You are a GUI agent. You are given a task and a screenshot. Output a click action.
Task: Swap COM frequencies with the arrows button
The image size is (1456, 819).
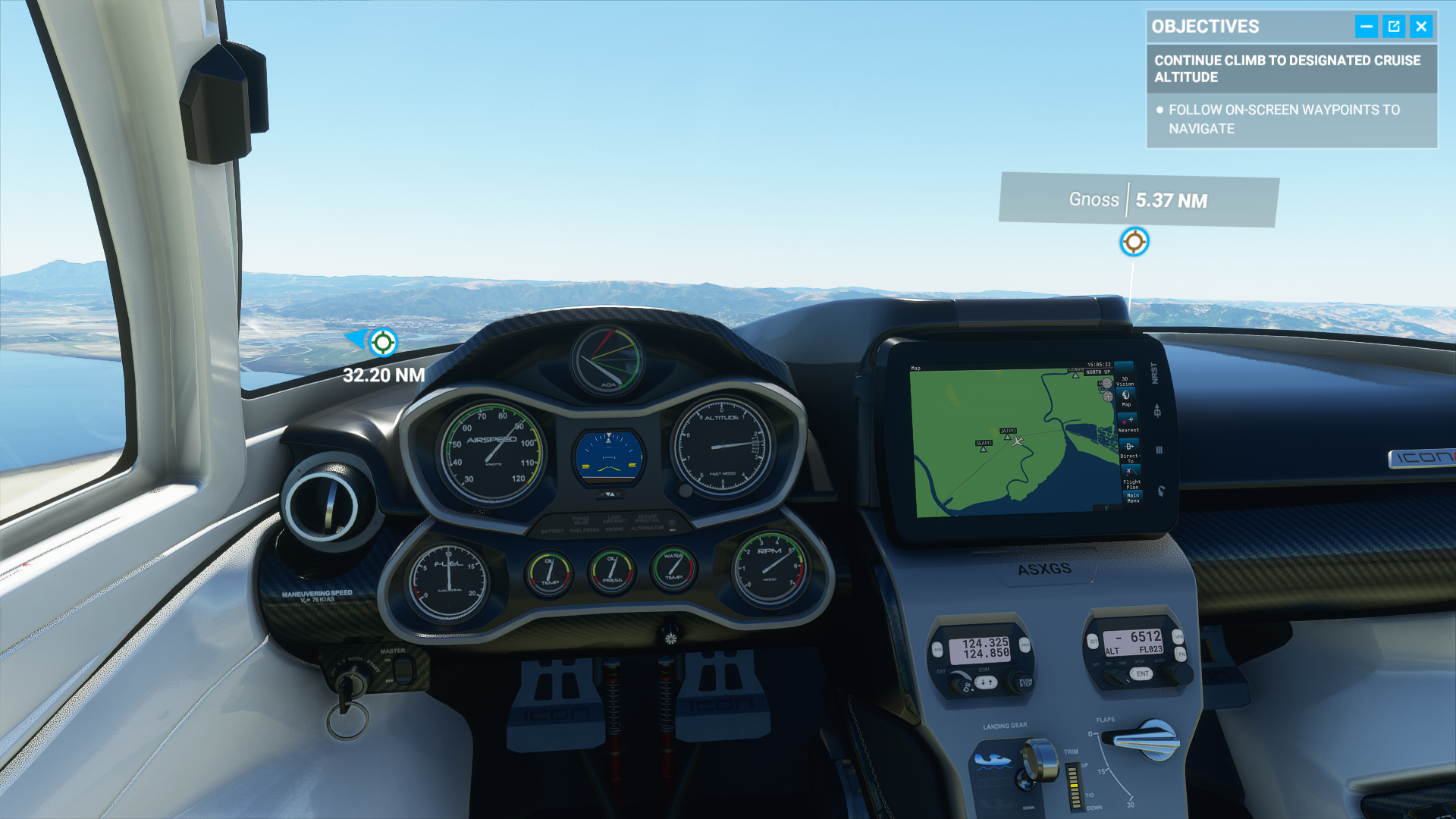tap(985, 682)
